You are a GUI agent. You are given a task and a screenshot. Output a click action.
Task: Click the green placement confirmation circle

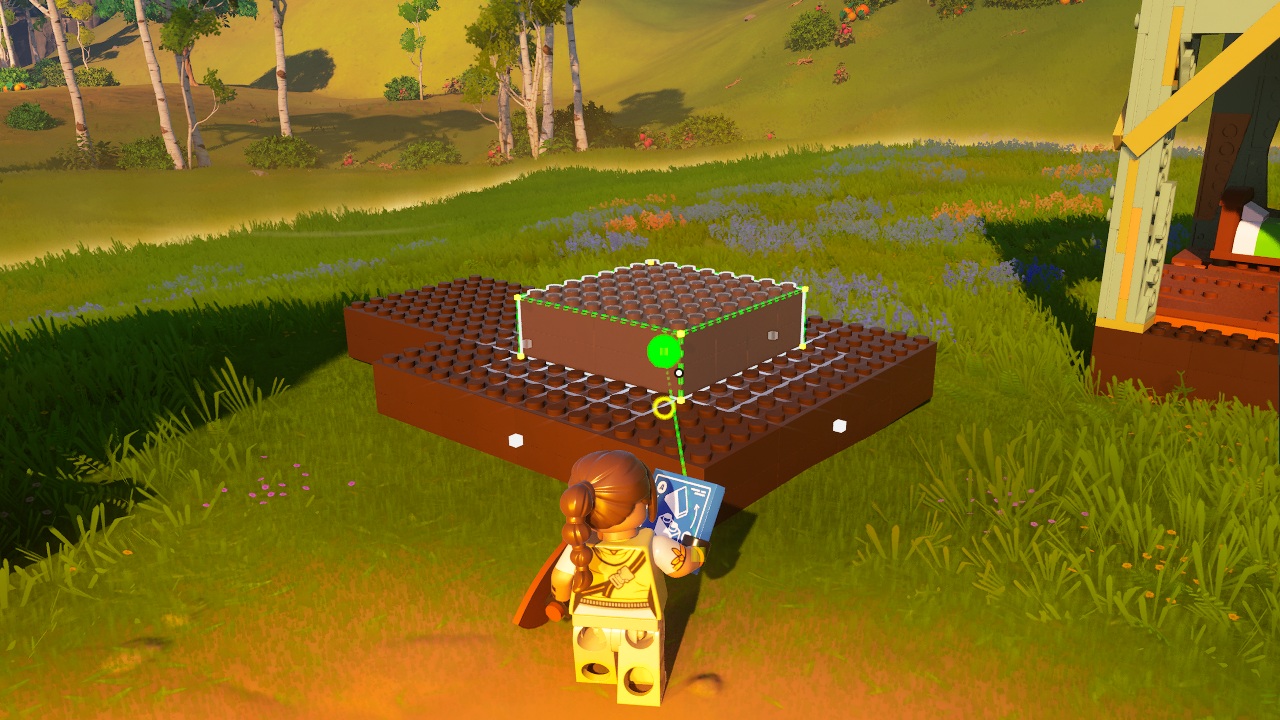click(662, 350)
